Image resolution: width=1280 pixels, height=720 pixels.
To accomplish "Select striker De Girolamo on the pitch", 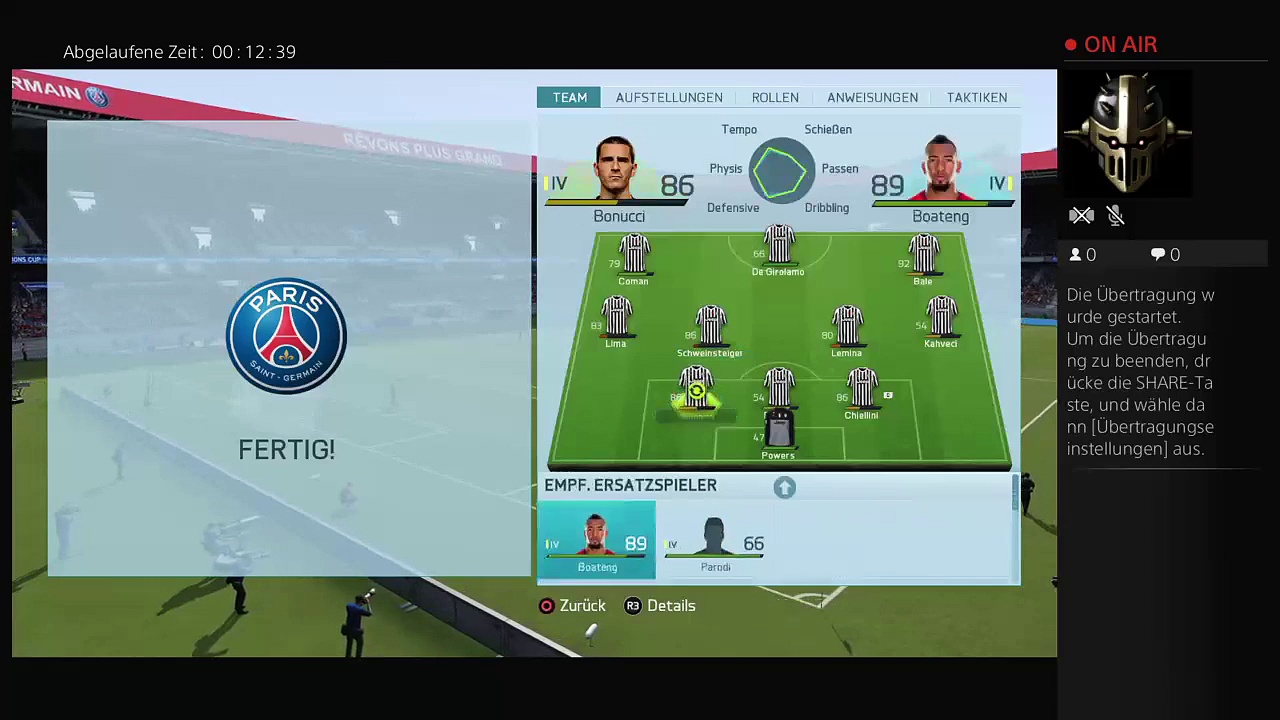I will (778, 248).
